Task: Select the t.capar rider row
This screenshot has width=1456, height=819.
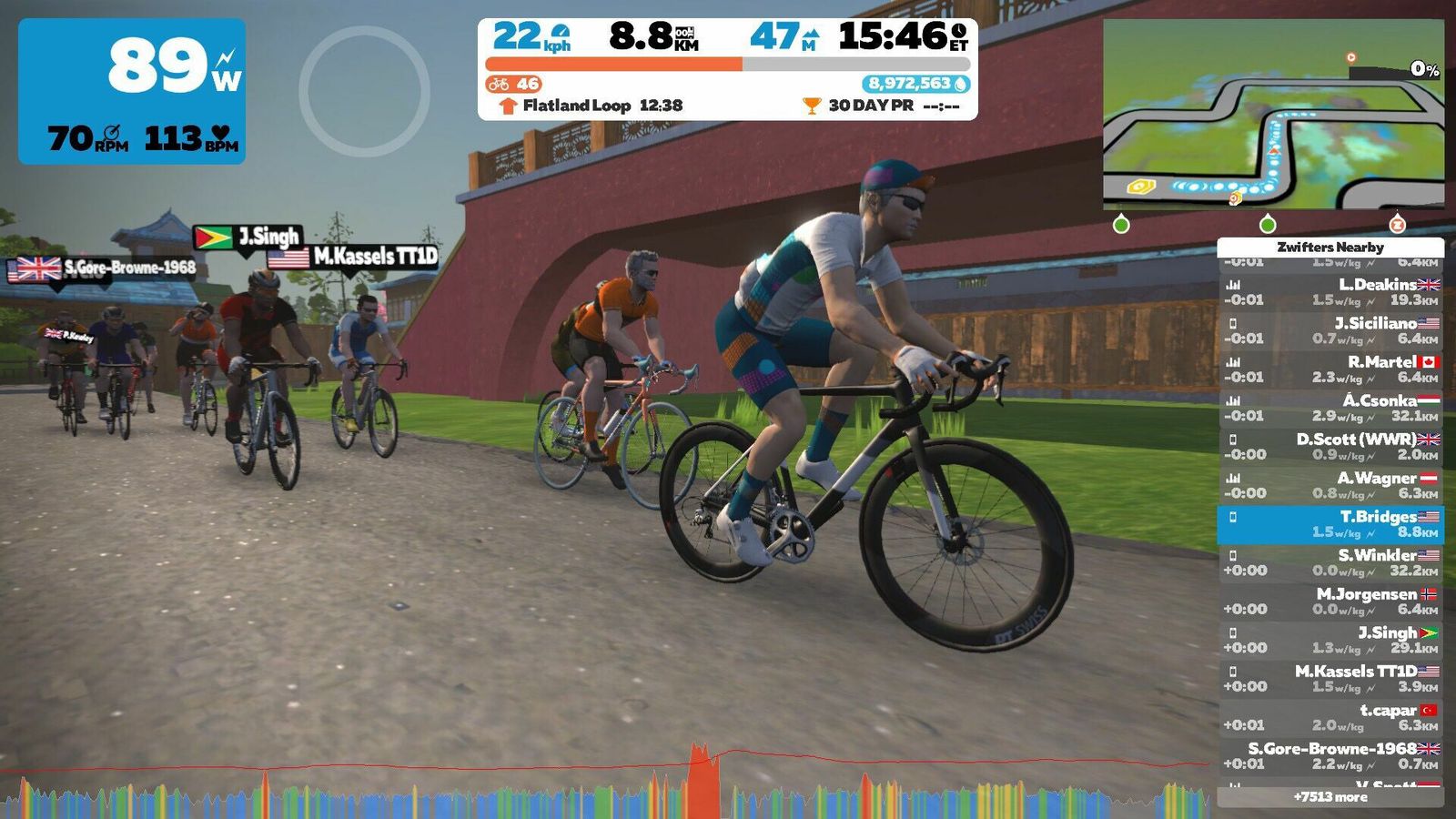Action: [x=1330, y=717]
